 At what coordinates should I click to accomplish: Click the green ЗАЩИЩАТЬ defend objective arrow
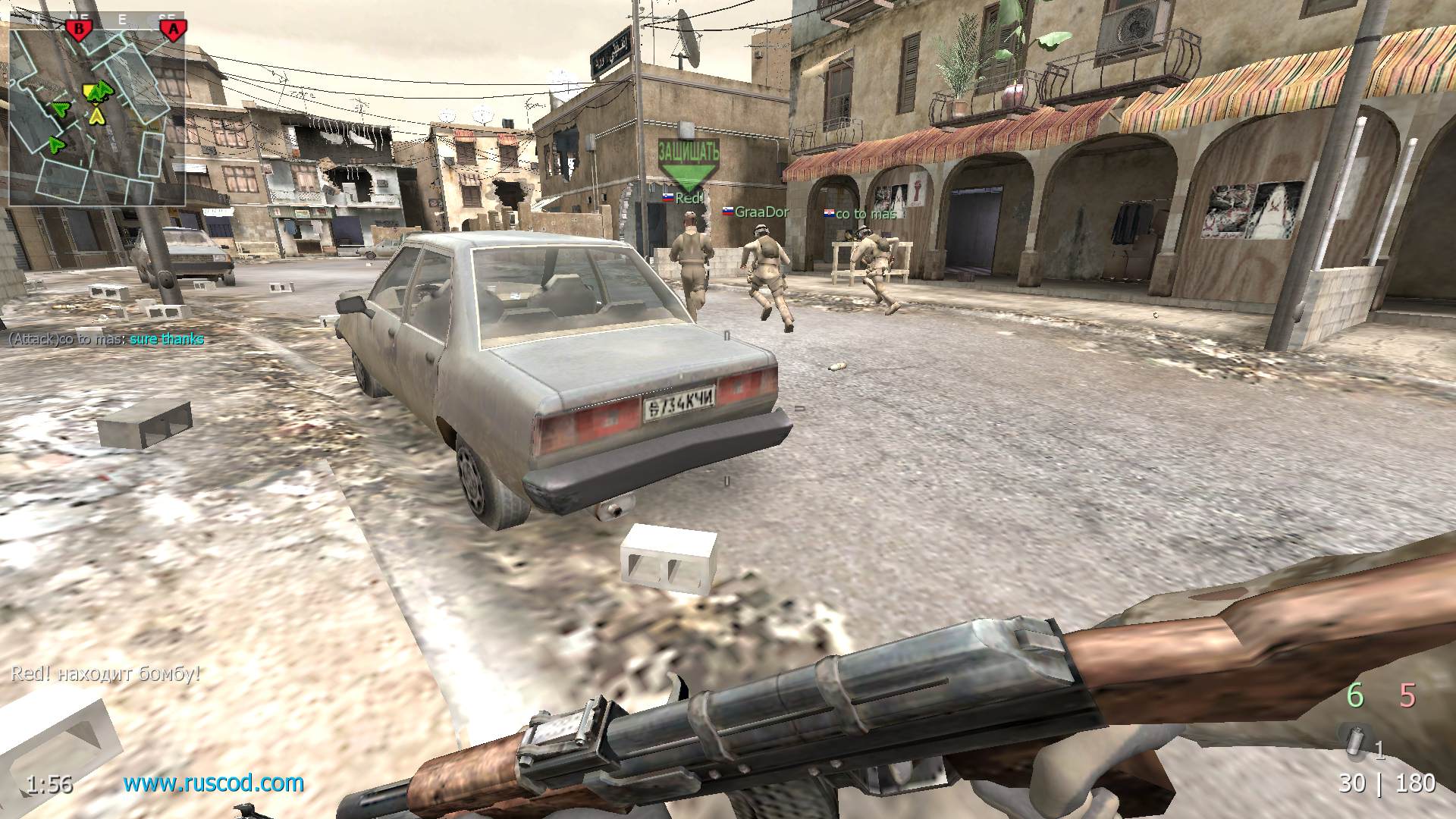(688, 163)
